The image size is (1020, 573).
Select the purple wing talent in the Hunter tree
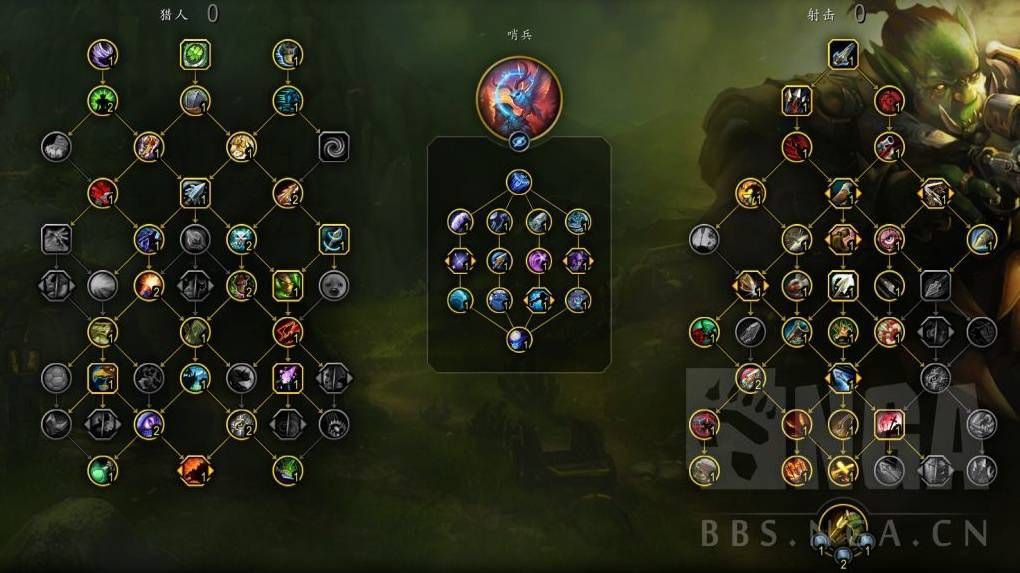pos(100,52)
